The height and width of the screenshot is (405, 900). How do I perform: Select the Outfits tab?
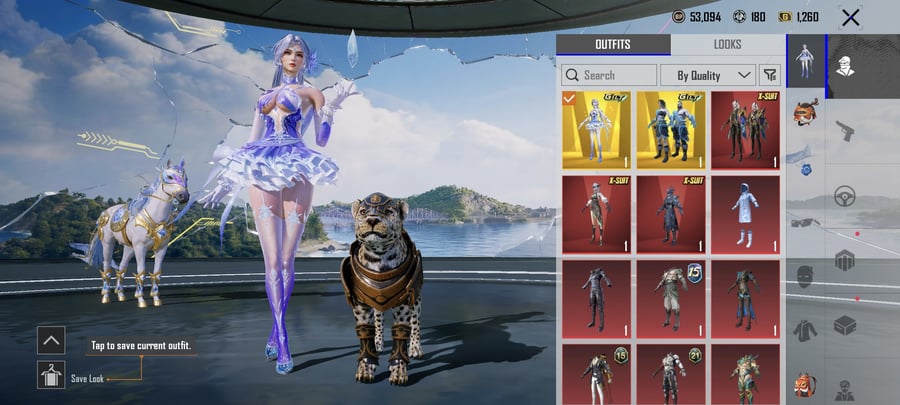pyautogui.click(x=612, y=45)
